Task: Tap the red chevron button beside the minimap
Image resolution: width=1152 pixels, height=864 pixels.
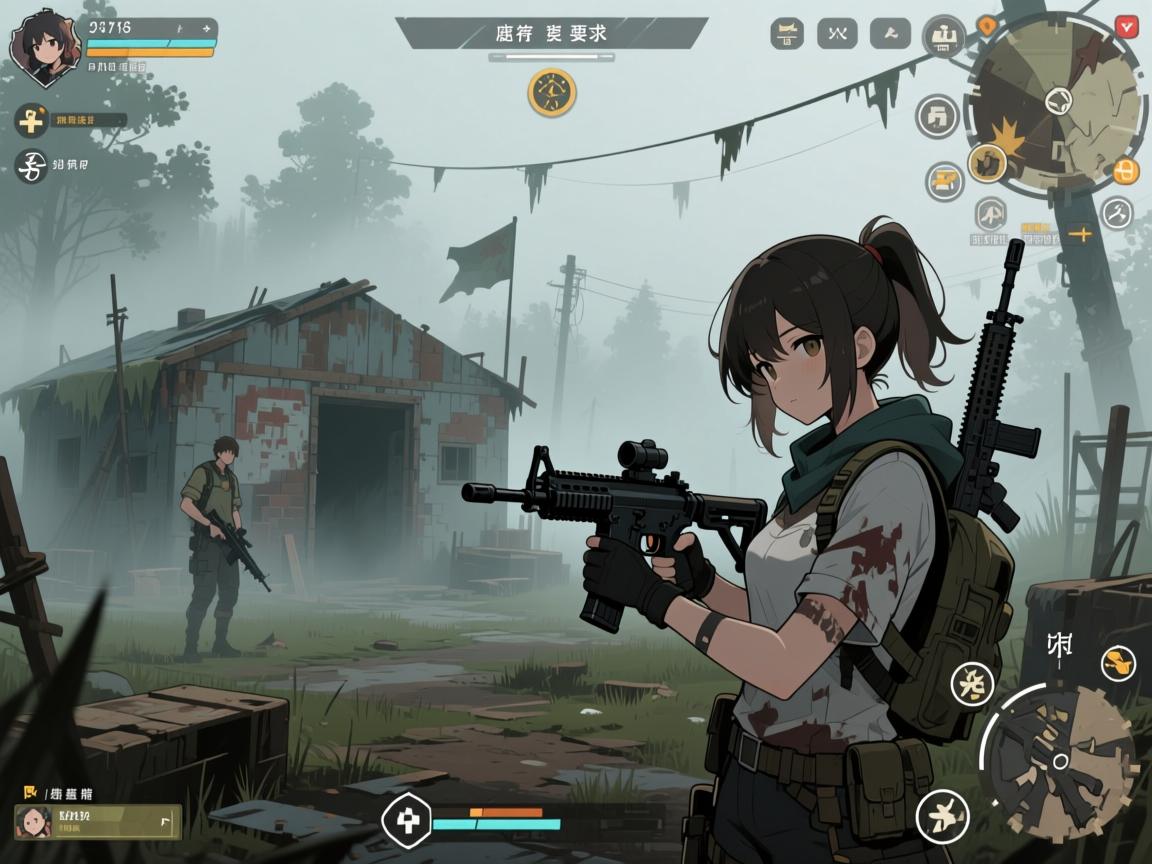Action: click(1127, 26)
